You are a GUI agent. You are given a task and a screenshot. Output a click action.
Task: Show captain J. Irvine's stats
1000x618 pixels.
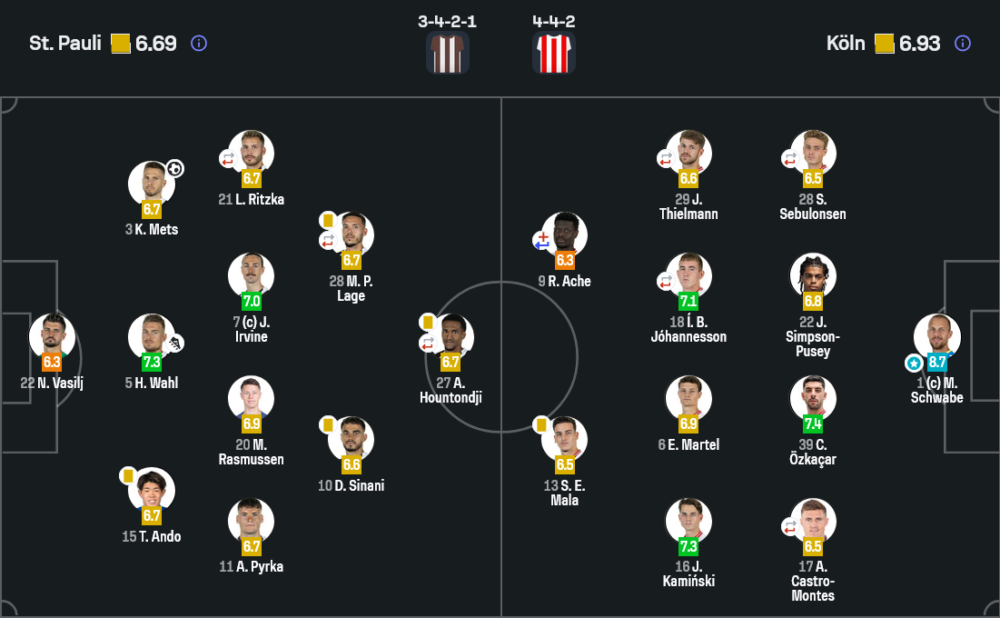[251, 276]
